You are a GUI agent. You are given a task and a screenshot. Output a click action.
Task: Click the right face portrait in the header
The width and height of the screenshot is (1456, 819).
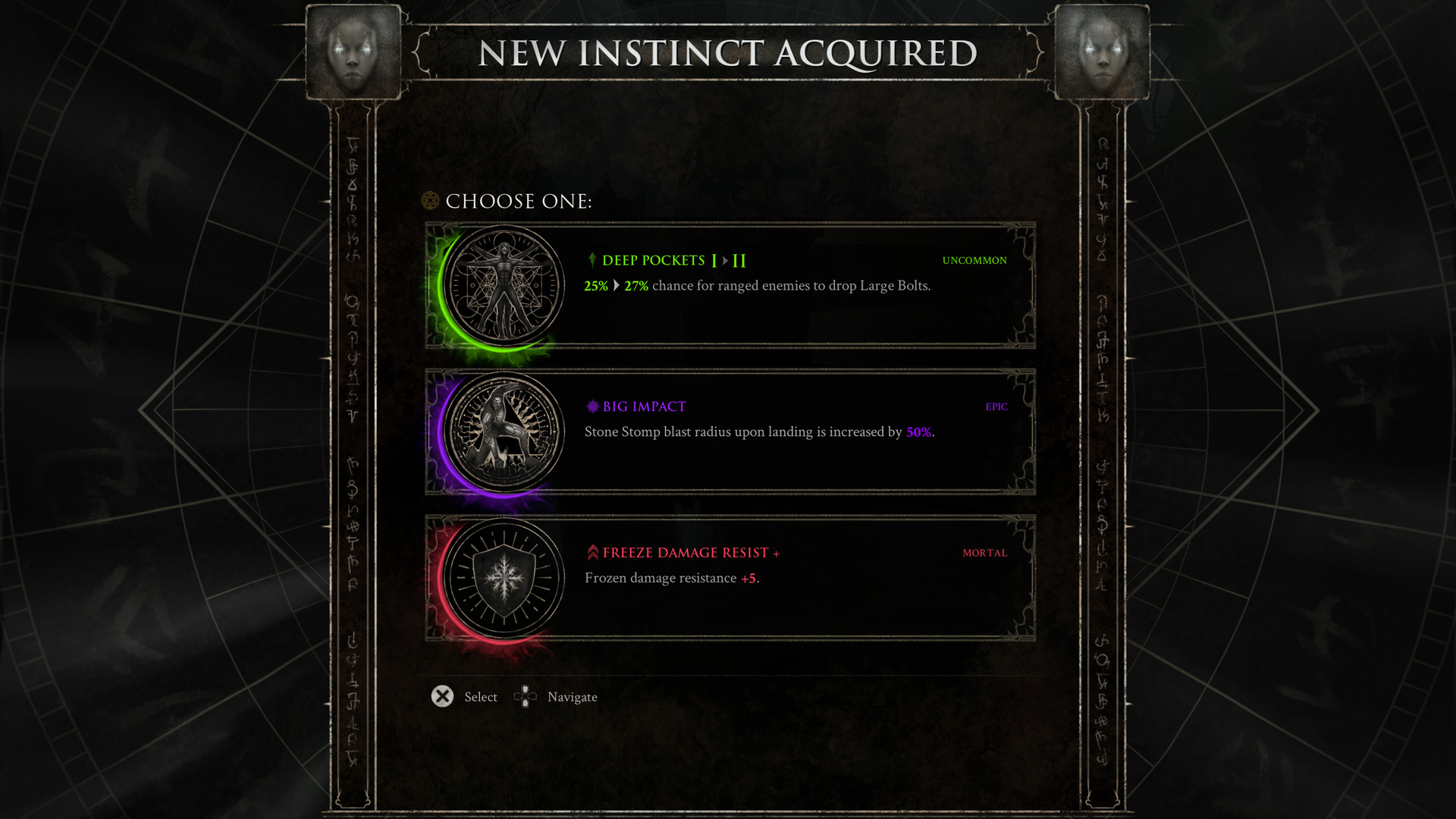(1101, 52)
